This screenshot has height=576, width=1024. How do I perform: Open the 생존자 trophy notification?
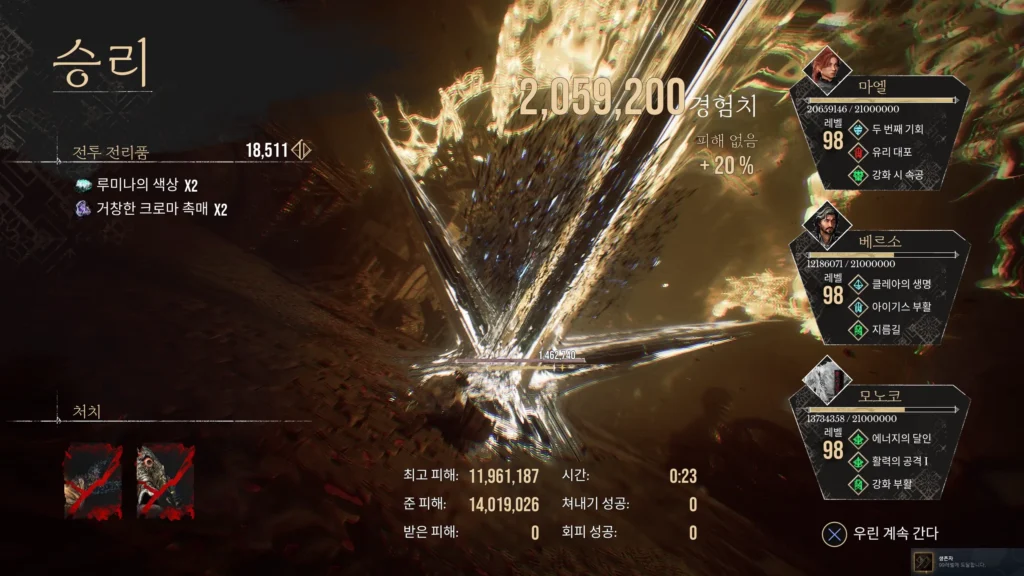point(966,560)
